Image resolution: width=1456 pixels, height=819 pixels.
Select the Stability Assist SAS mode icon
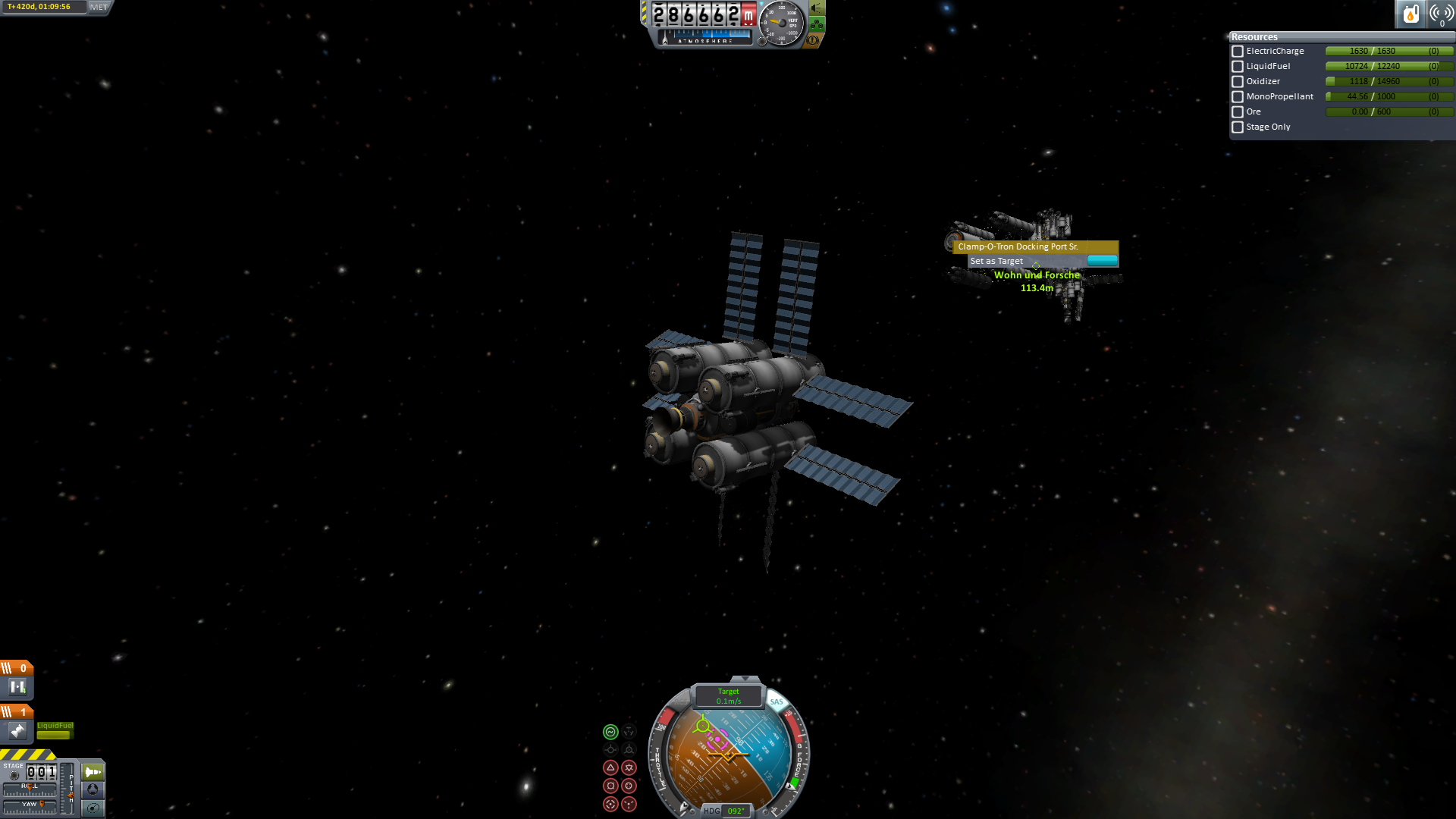pyautogui.click(x=610, y=732)
